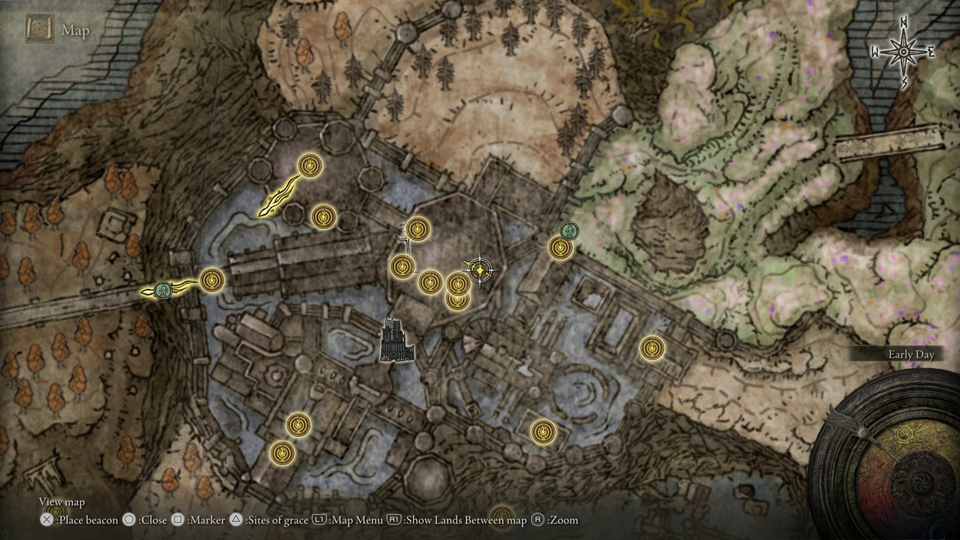Click the compass rose showing N, W, E, S
Screen dimensions: 960x540
tap(903, 51)
